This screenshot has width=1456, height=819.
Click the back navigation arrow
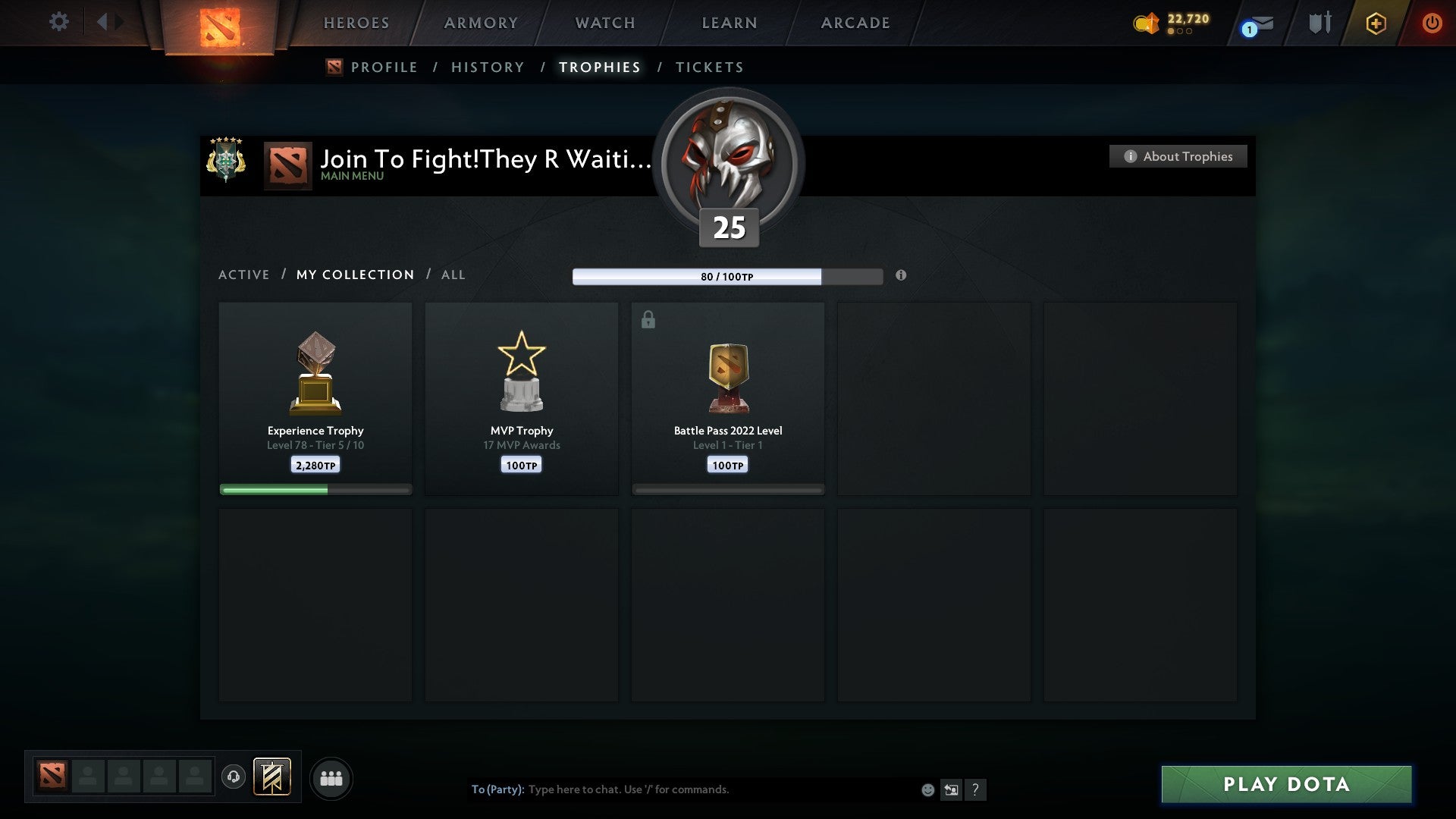tap(103, 22)
